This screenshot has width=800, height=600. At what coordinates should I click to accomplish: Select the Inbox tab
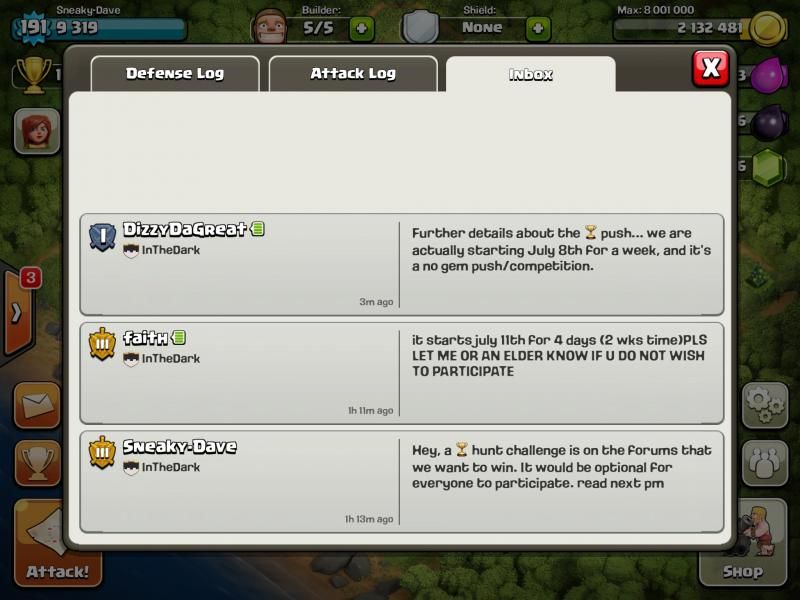click(x=530, y=74)
